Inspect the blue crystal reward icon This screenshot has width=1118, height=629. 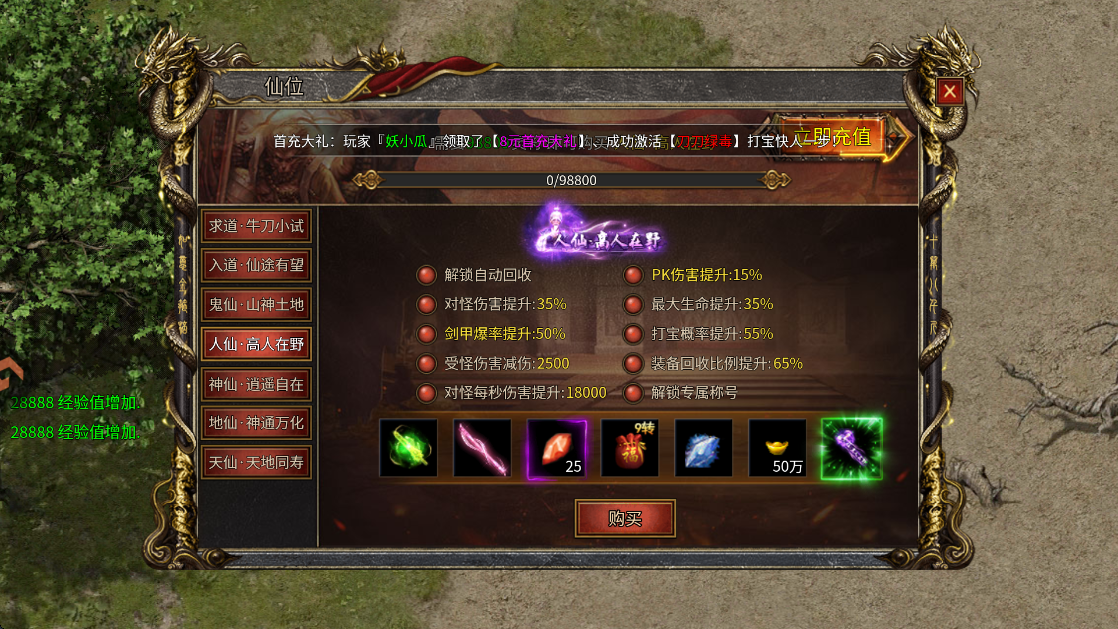click(704, 448)
